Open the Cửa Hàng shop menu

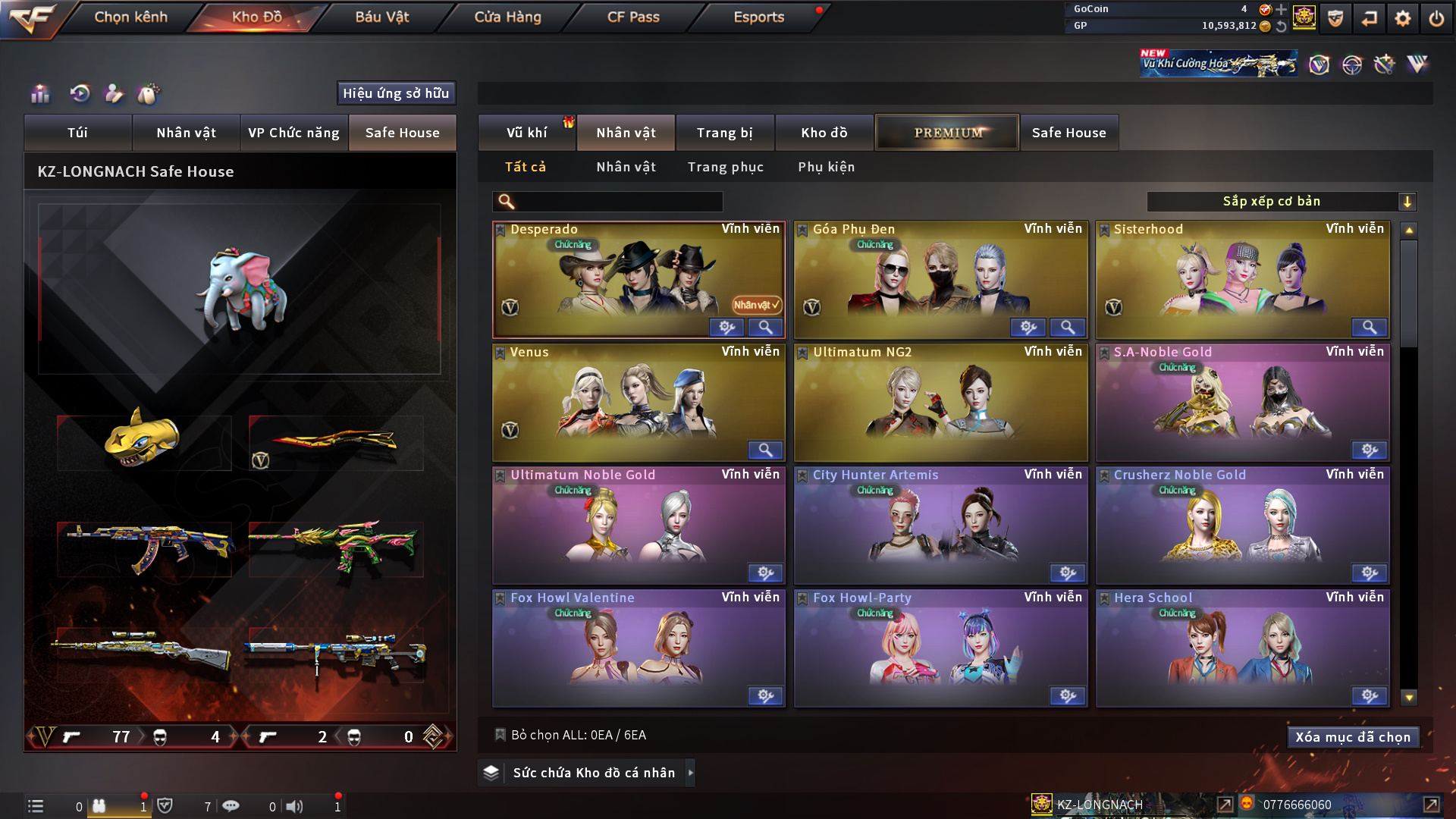point(507,17)
